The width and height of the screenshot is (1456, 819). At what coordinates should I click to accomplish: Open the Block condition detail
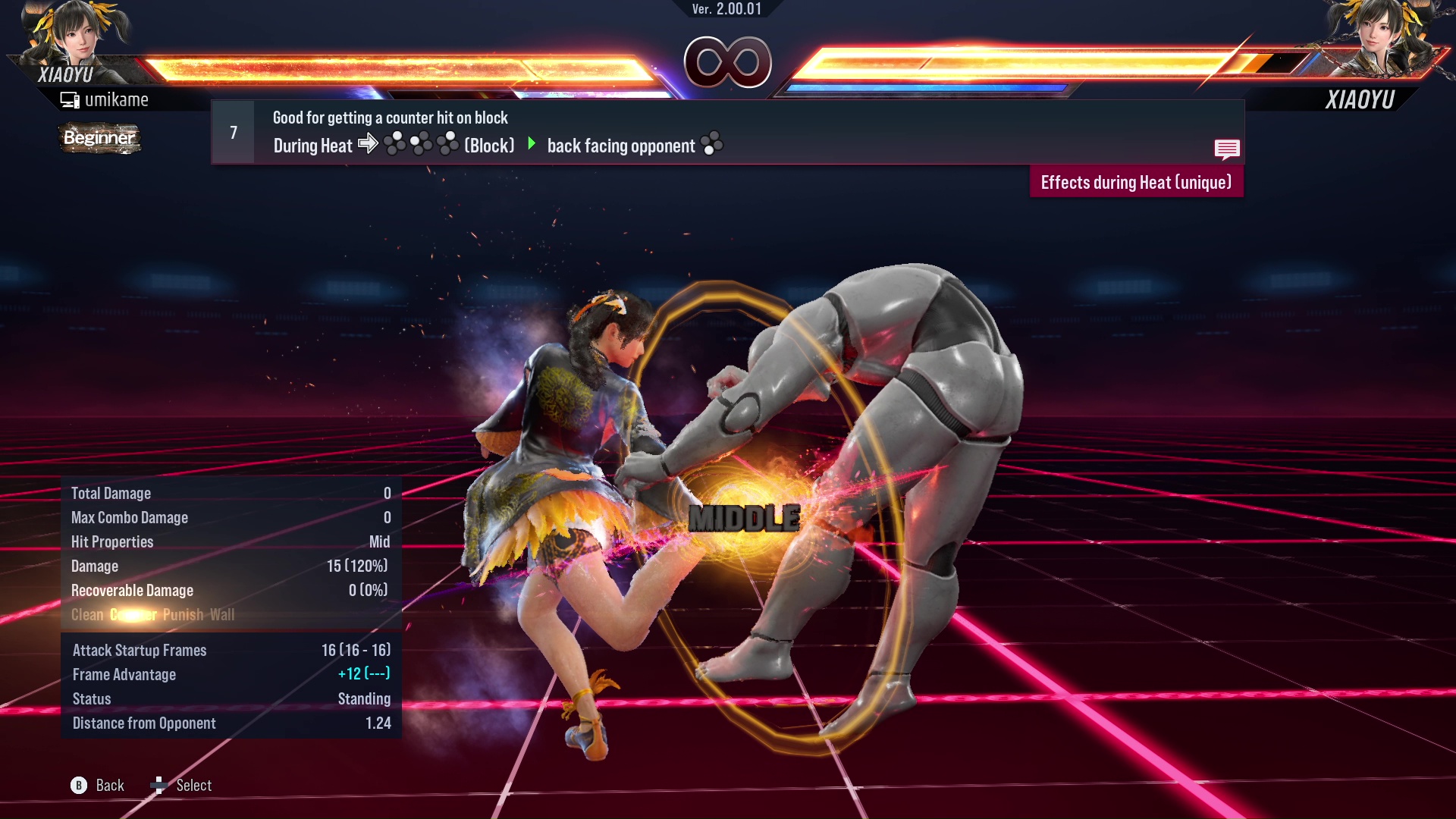pyautogui.click(x=489, y=146)
